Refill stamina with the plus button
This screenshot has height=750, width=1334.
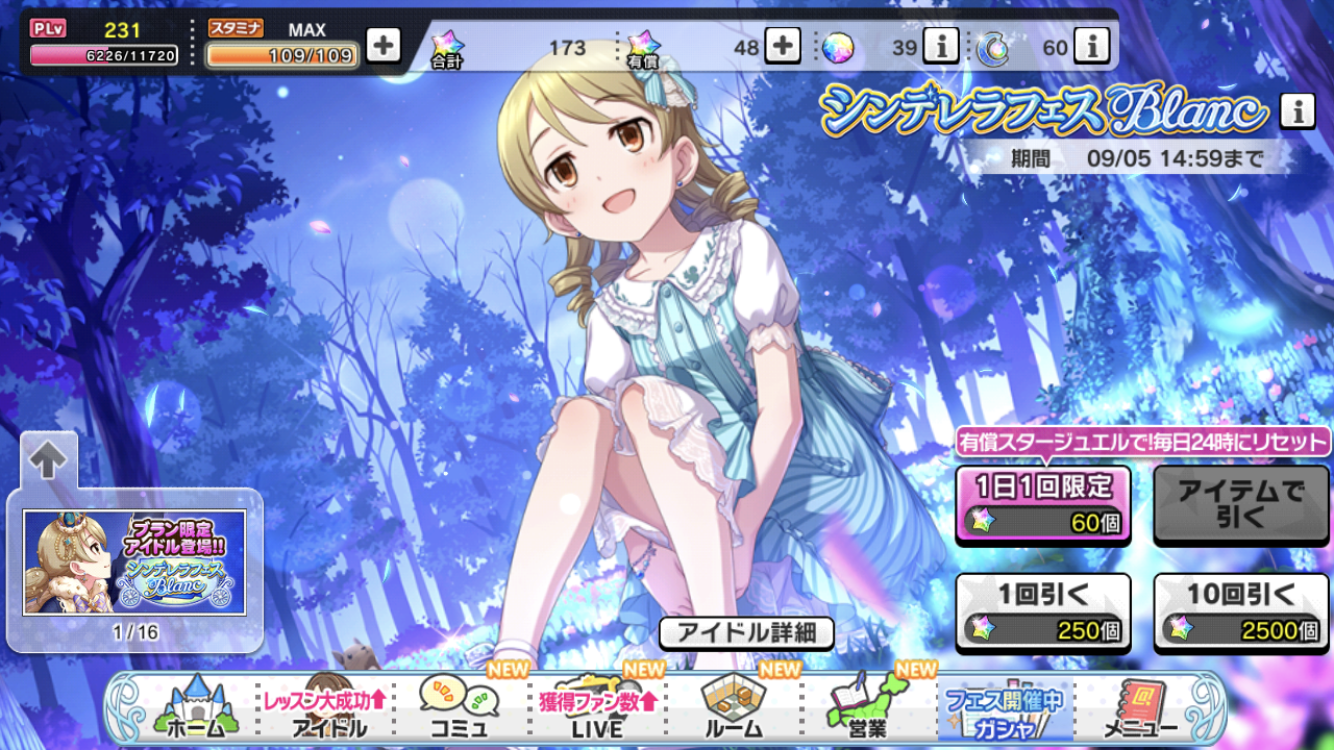(x=383, y=45)
